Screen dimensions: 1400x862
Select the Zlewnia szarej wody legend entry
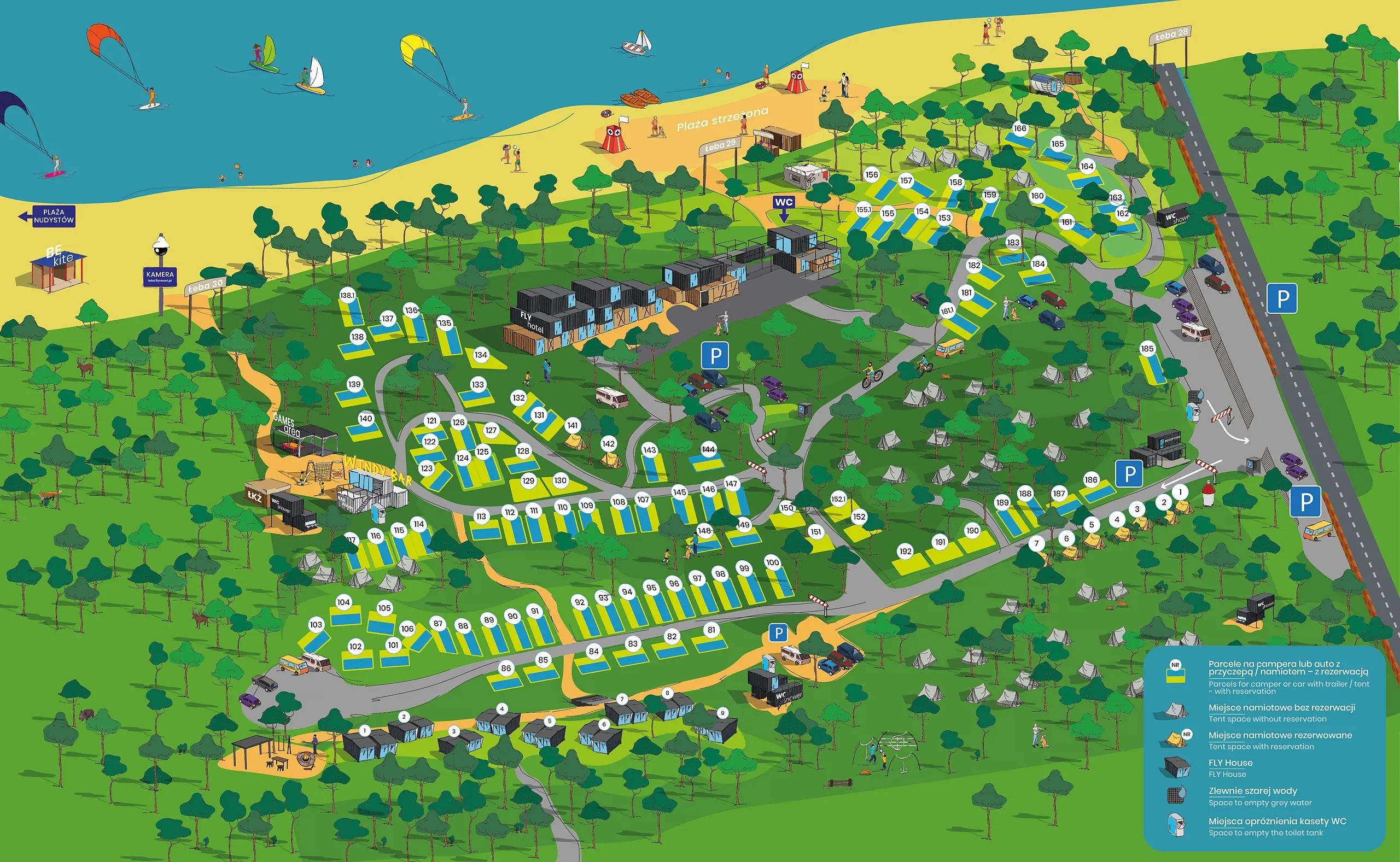(1252, 791)
